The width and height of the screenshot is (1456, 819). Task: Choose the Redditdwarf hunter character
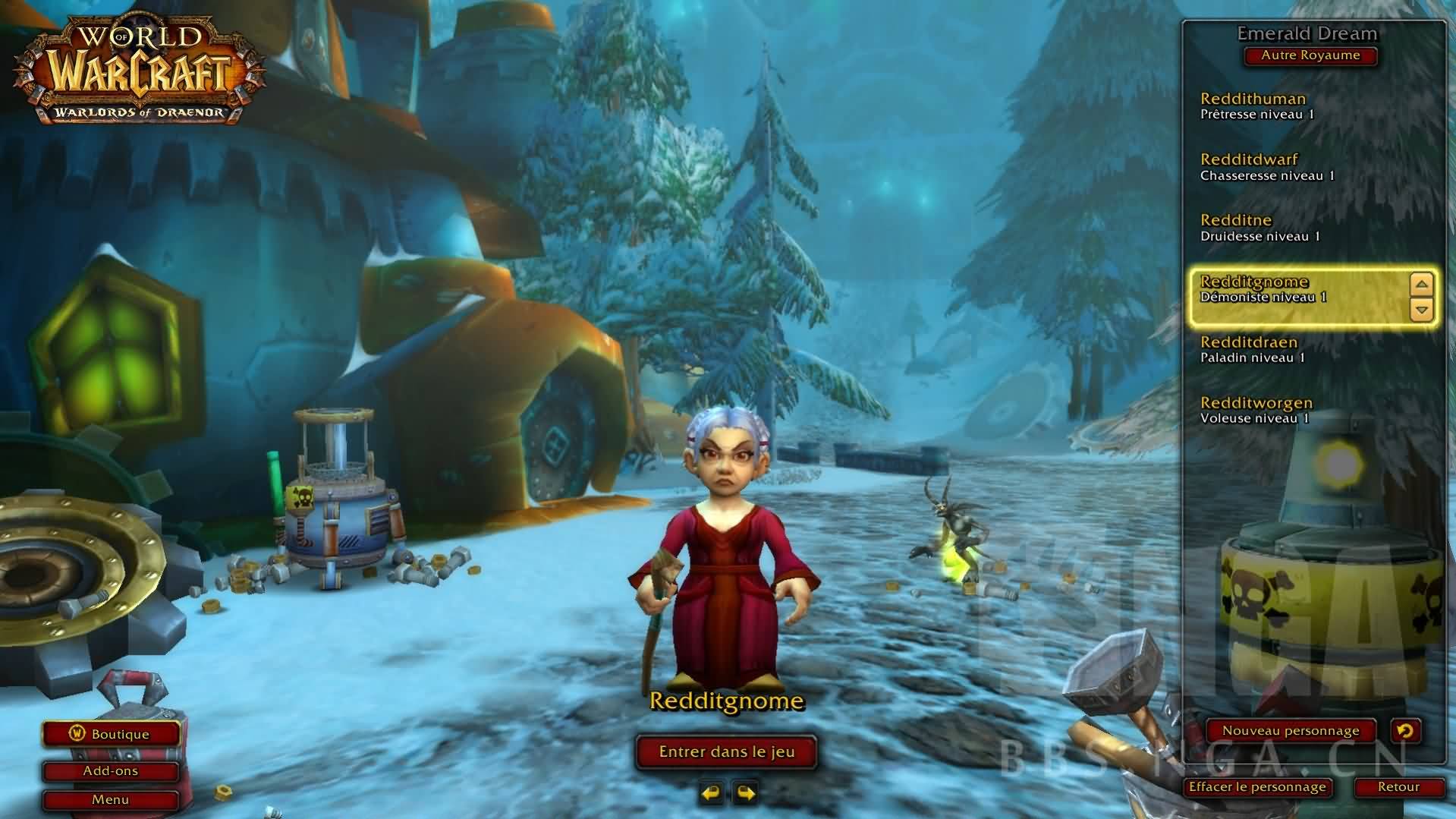click(x=1290, y=167)
